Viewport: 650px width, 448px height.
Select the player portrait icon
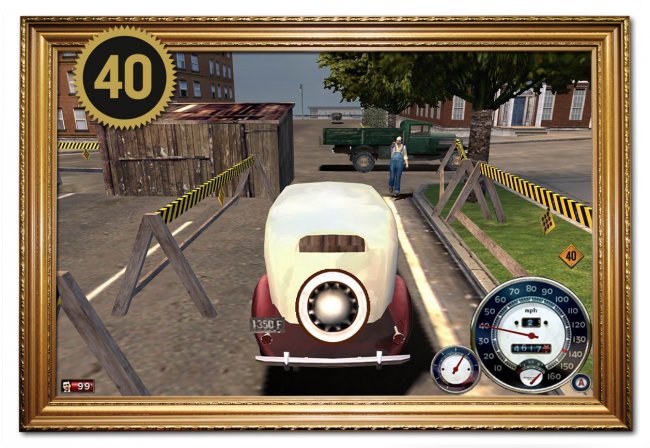(66, 385)
